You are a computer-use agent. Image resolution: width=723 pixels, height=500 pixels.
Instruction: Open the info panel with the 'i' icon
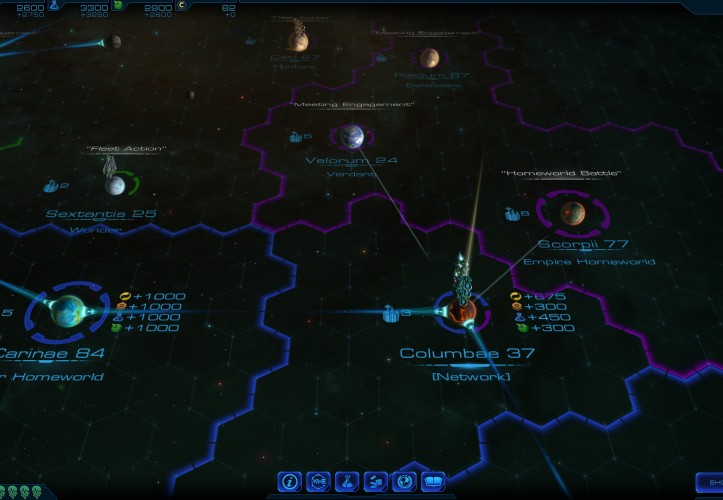point(291,481)
